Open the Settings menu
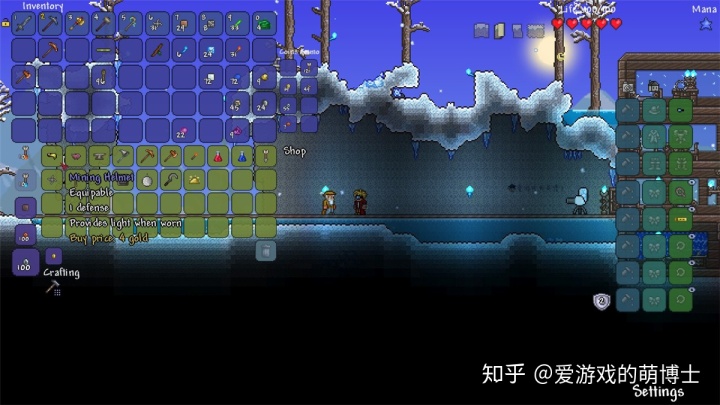 click(658, 392)
